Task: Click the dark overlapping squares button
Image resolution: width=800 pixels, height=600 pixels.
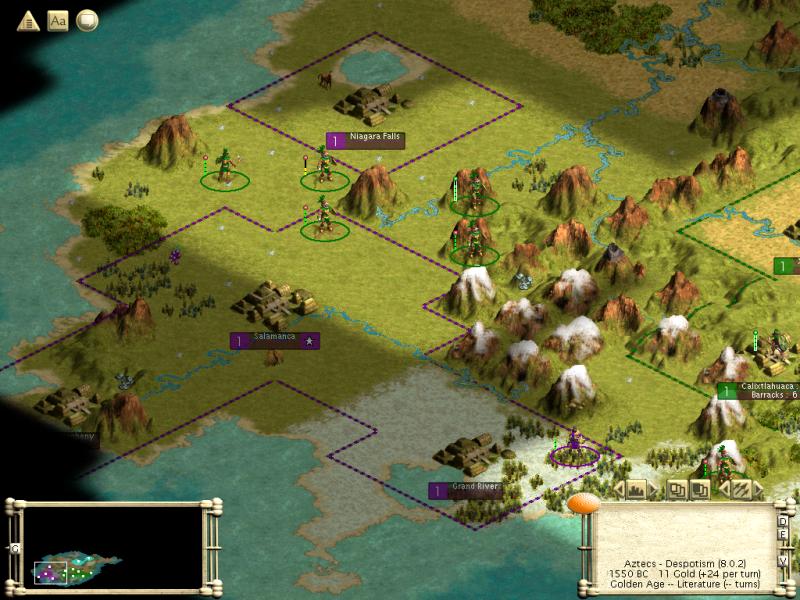Action: pyautogui.click(x=700, y=489)
